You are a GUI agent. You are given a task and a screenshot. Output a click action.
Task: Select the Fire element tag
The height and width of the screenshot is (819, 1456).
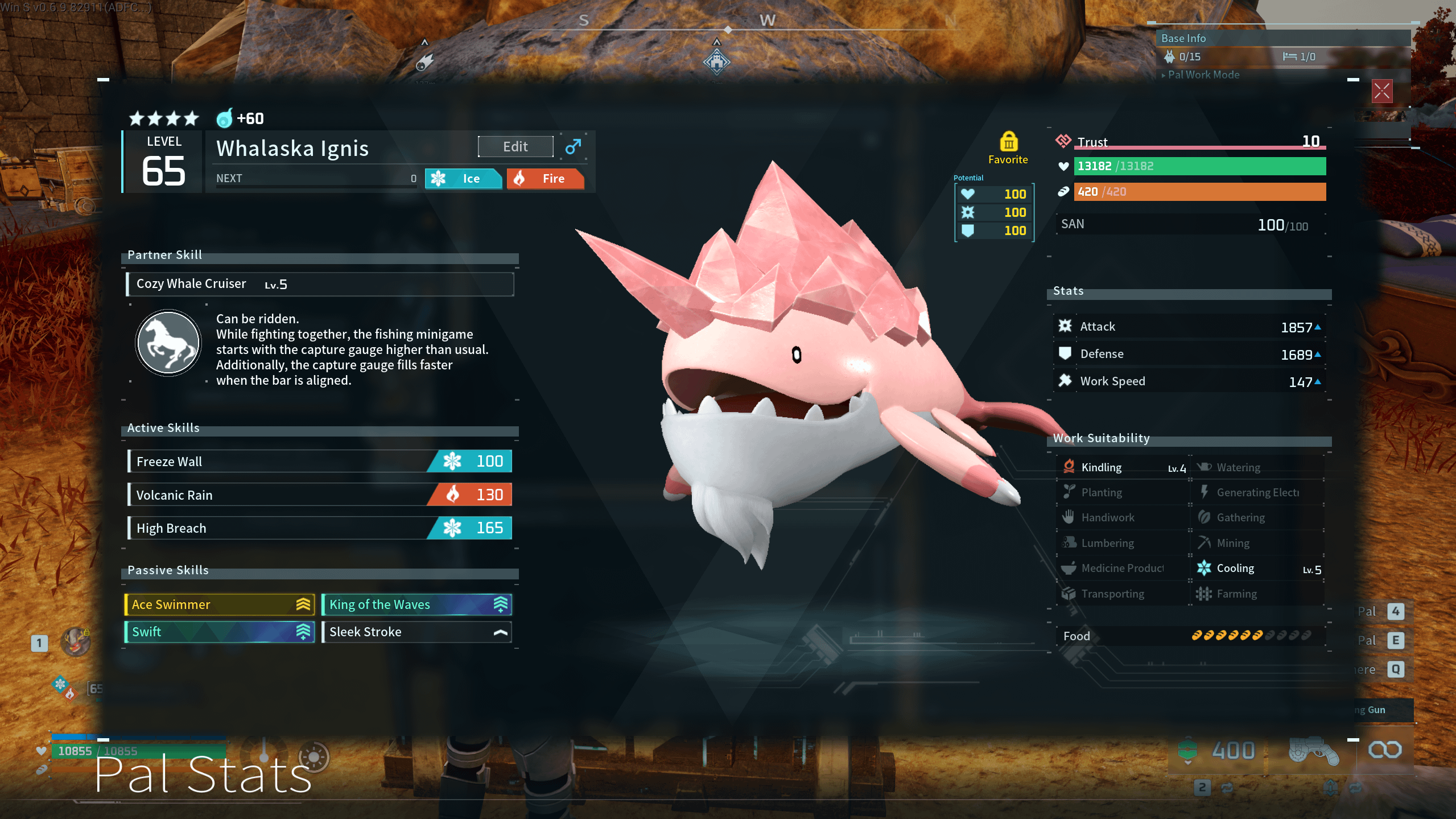pyautogui.click(x=545, y=179)
